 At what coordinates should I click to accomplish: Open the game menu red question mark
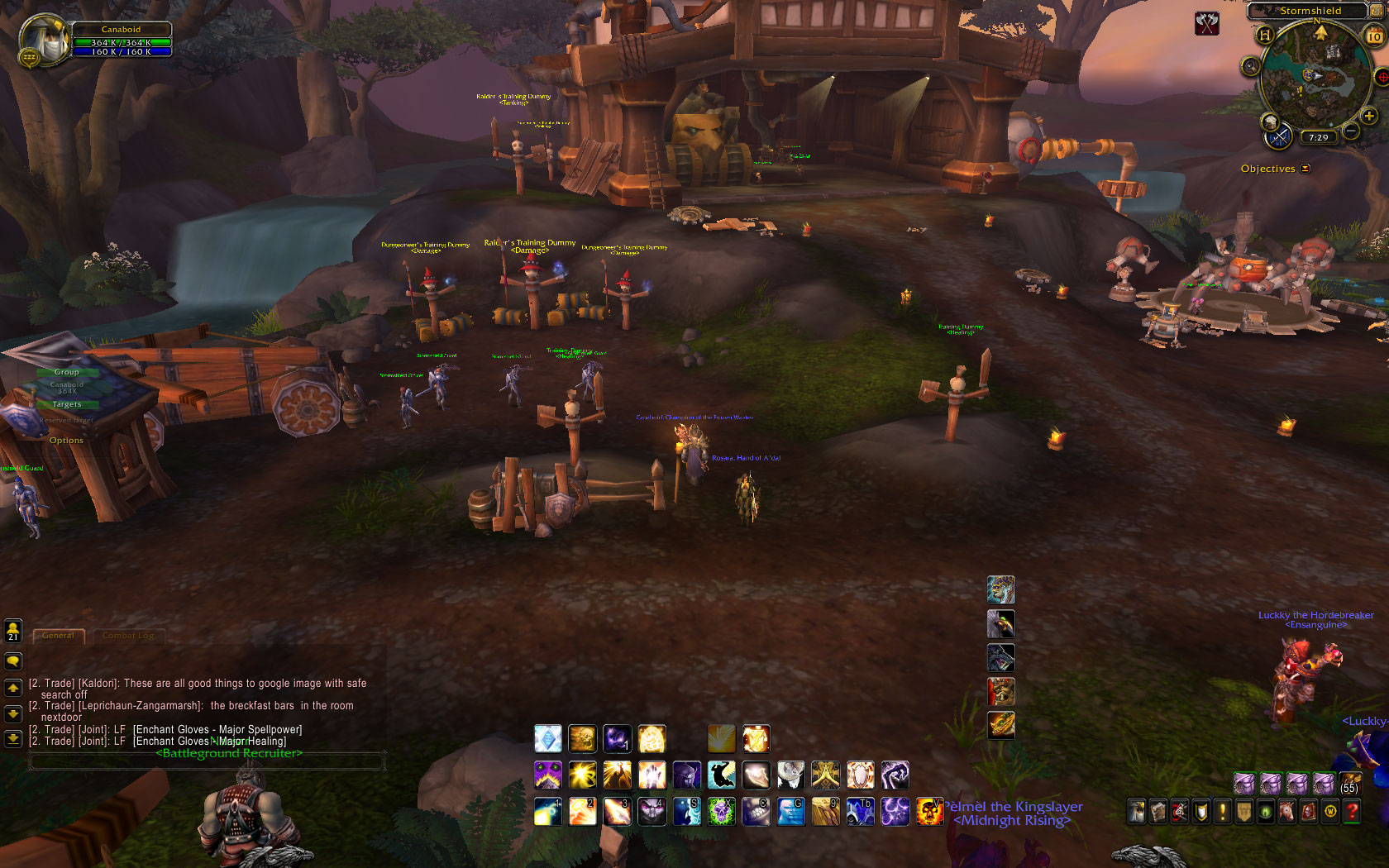click(1352, 812)
